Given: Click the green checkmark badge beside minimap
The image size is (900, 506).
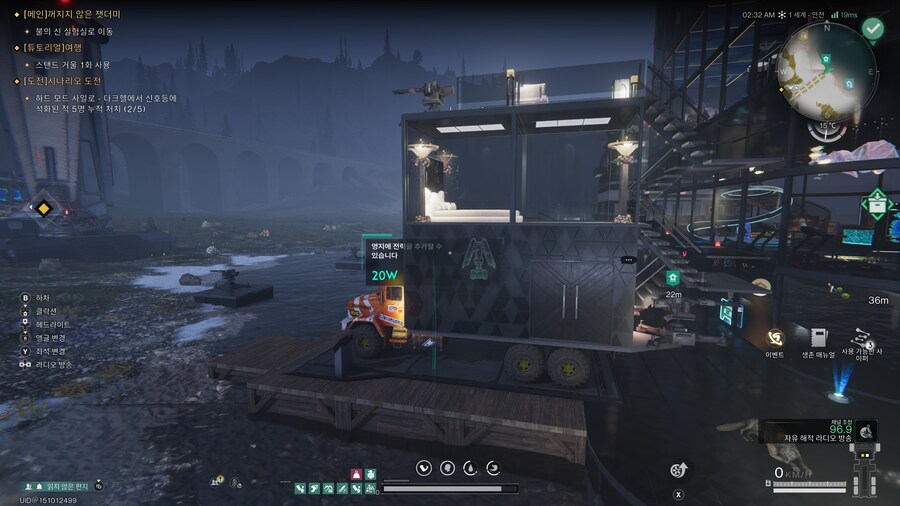Looking at the screenshot, I should (874, 29).
